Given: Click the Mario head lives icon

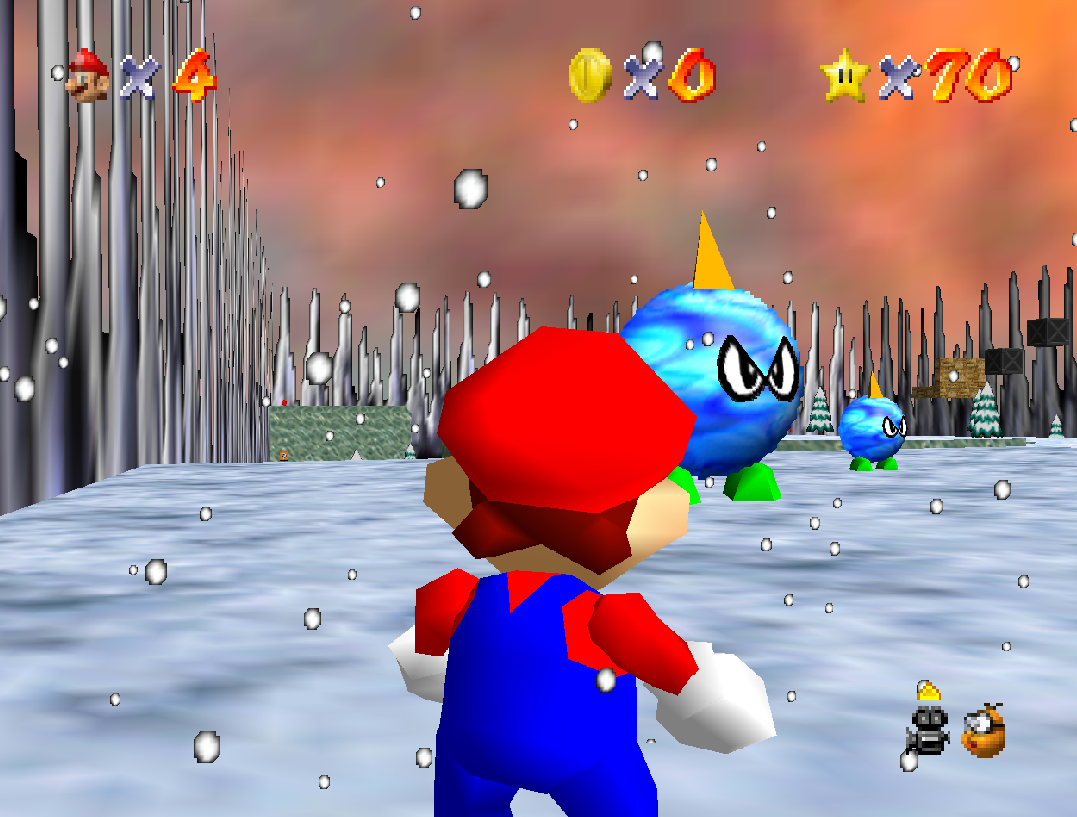Looking at the screenshot, I should pos(88,75).
